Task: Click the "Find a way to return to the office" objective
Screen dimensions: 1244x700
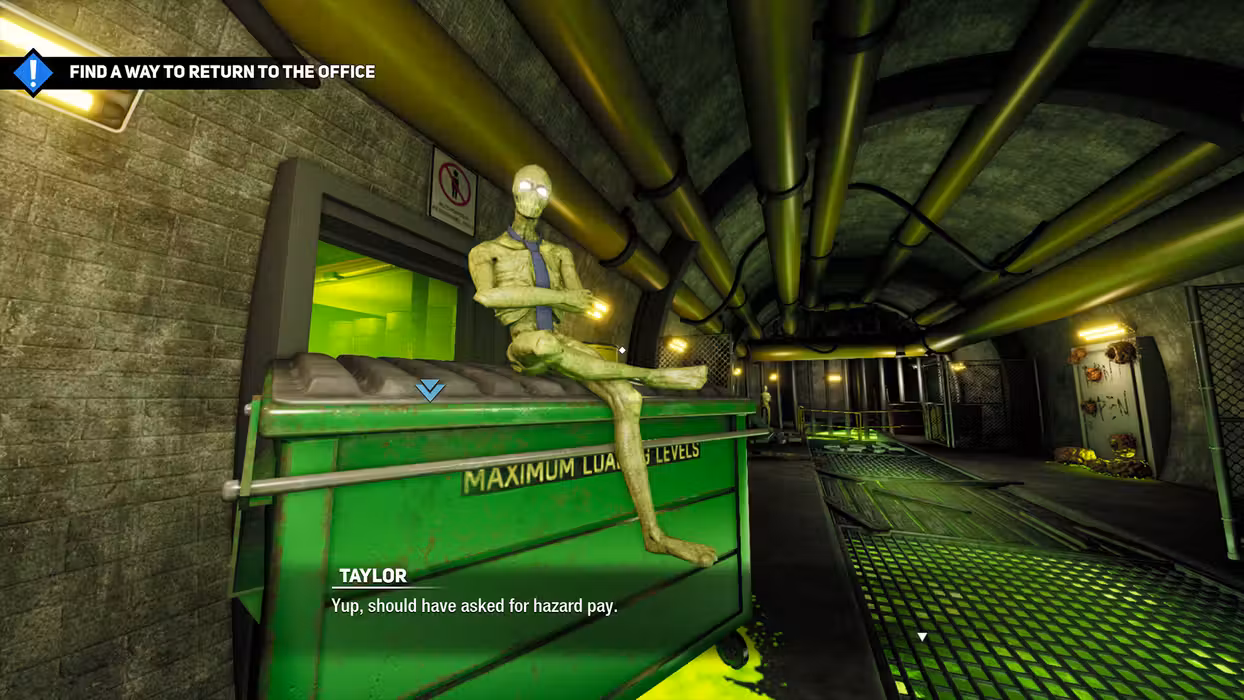Action: coord(222,72)
